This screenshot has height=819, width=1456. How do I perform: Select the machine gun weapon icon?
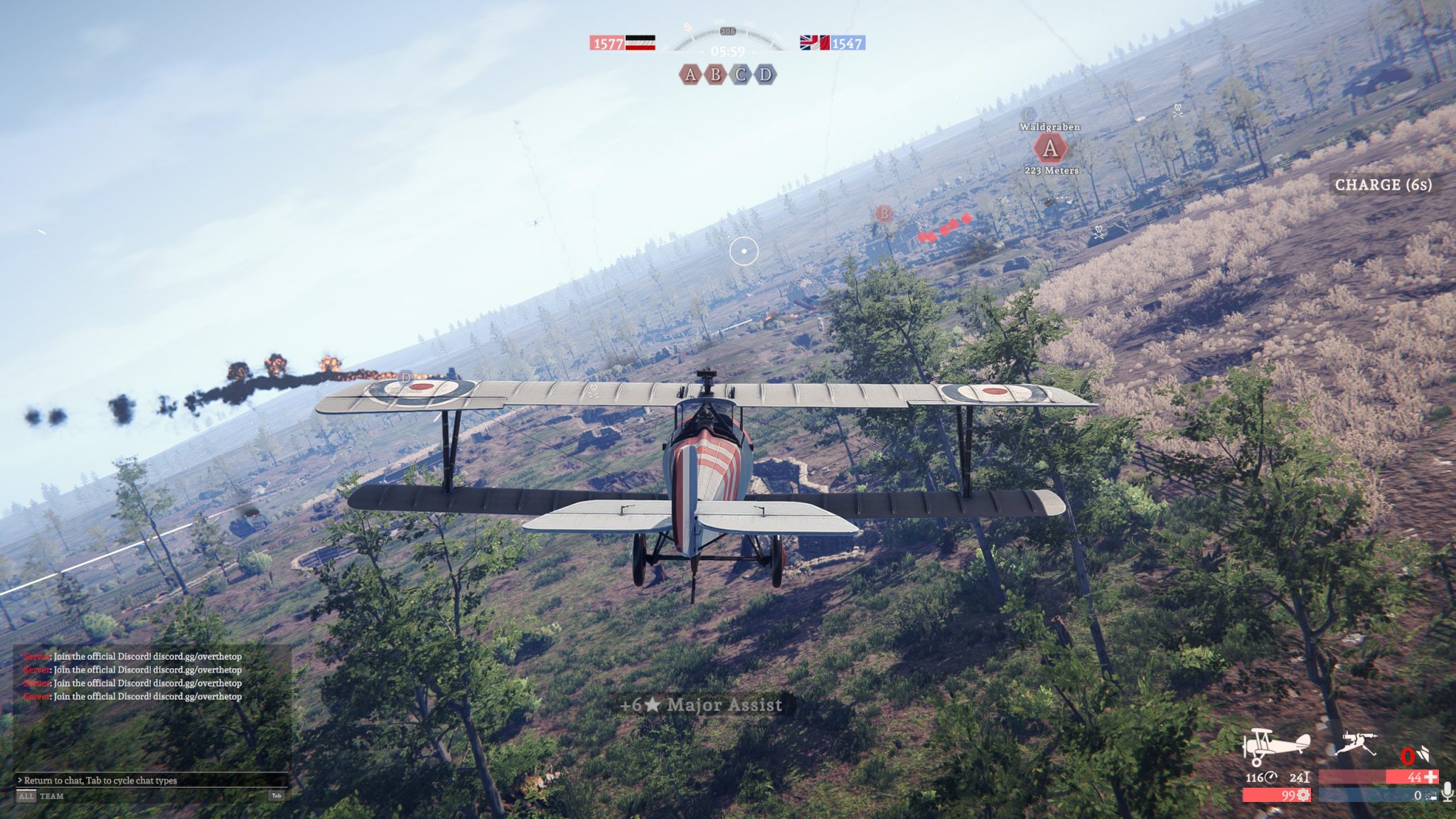(x=1356, y=744)
